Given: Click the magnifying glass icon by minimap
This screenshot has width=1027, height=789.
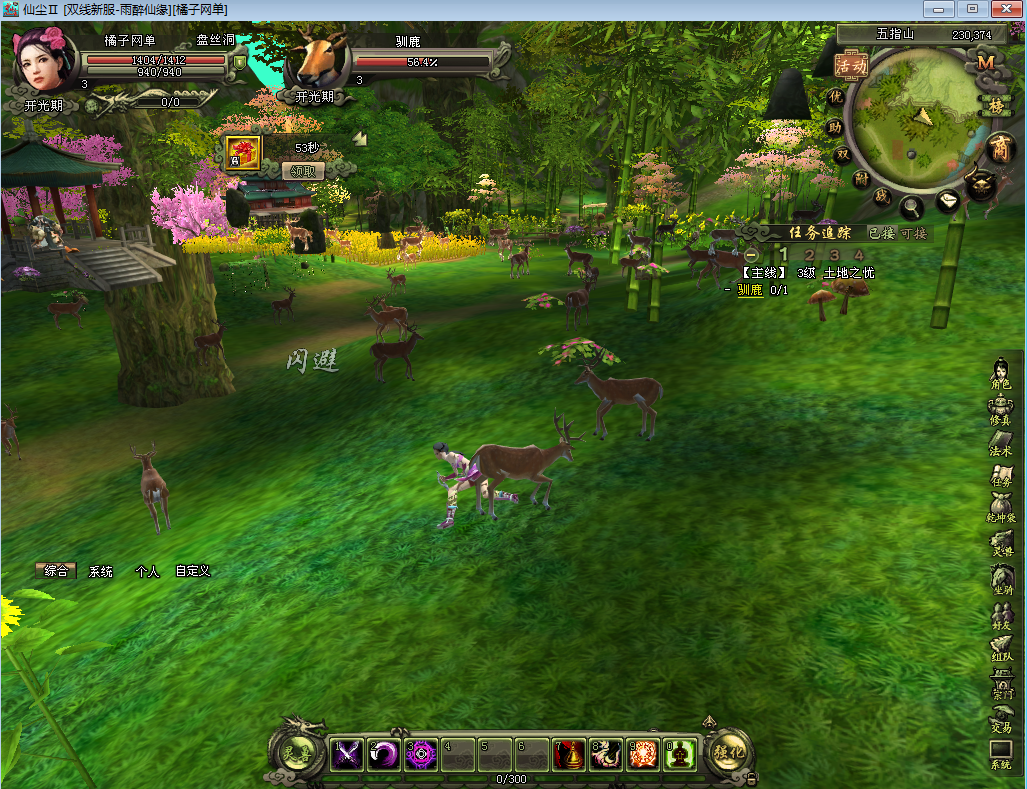Looking at the screenshot, I should 912,208.
